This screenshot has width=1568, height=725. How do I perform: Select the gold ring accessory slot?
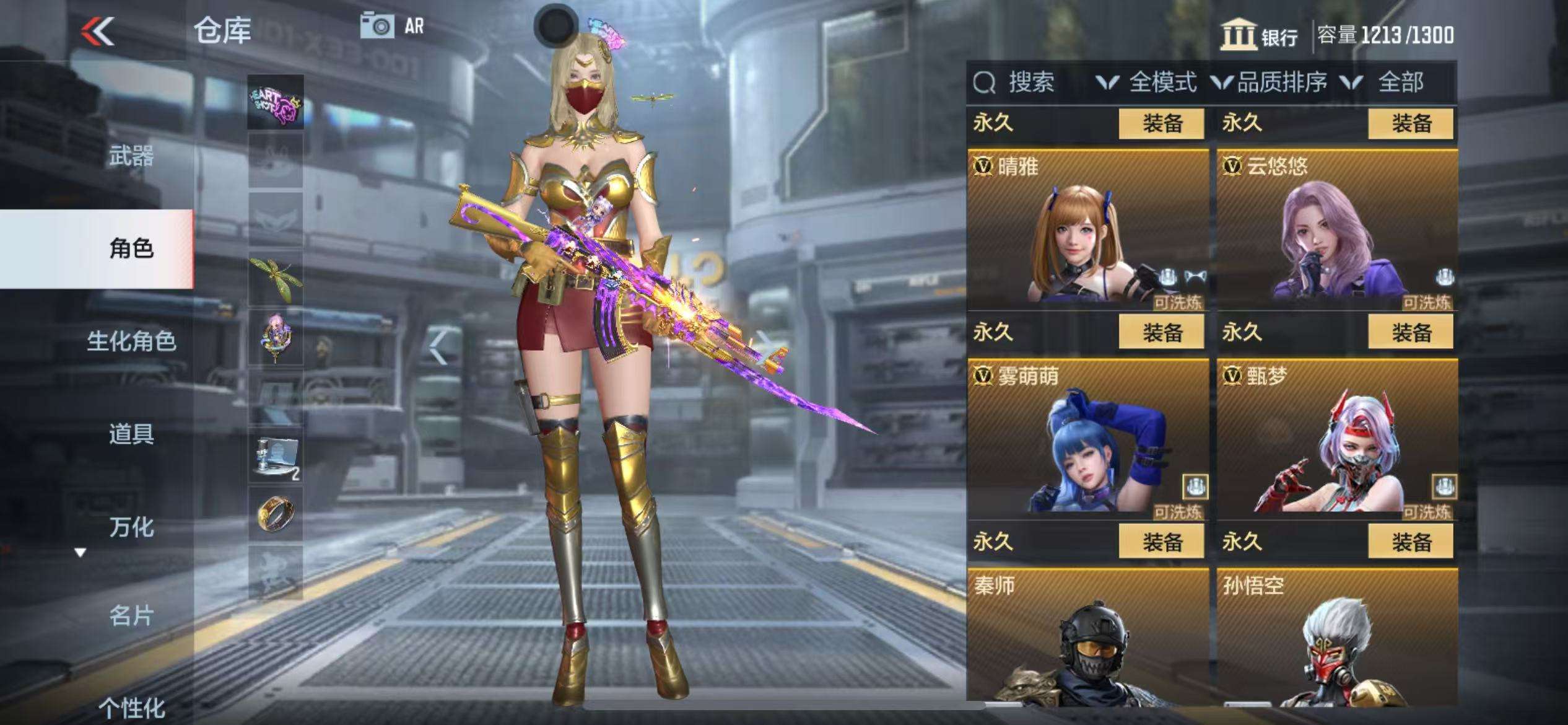coord(276,514)
